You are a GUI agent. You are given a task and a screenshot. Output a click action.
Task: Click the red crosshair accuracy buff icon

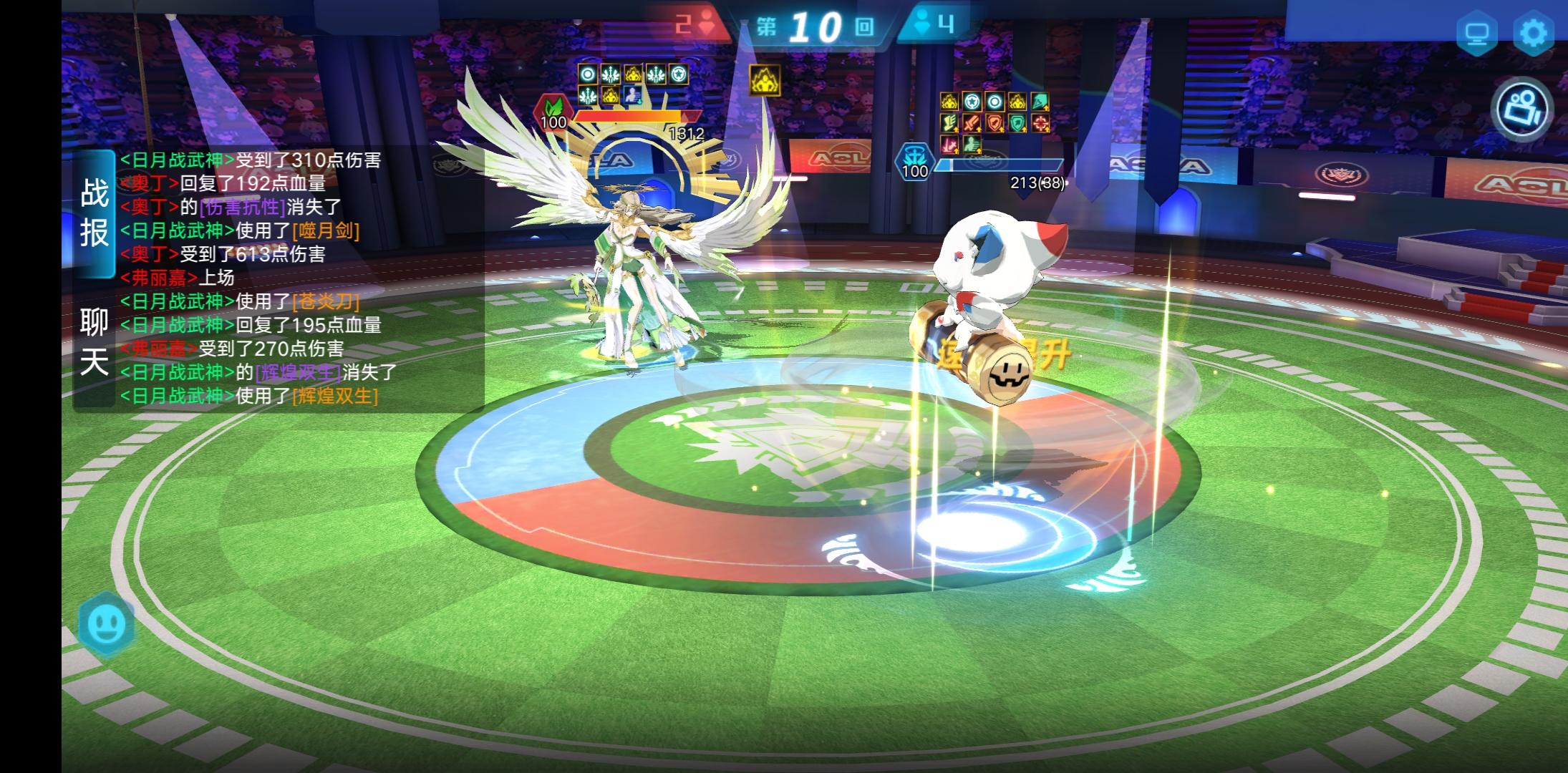(1040, 123)
